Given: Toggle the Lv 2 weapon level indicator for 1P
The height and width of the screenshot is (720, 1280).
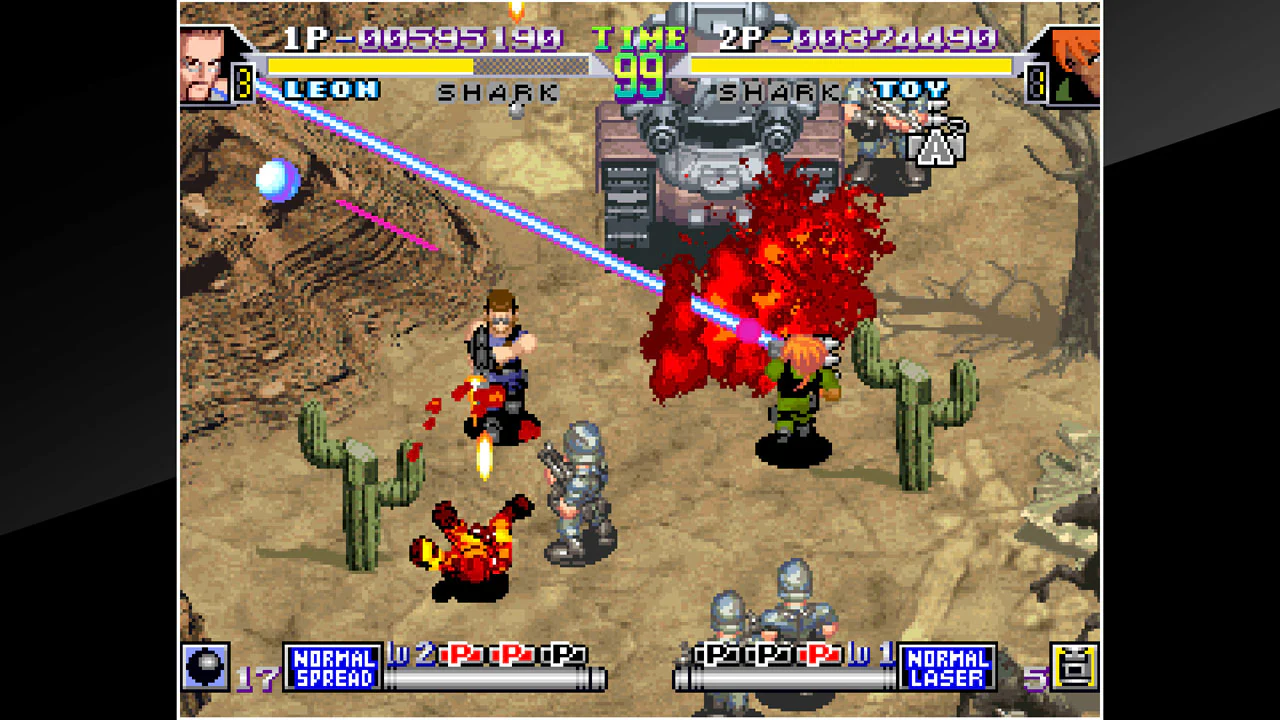Looking at the screenshot, I should (415, 652).
